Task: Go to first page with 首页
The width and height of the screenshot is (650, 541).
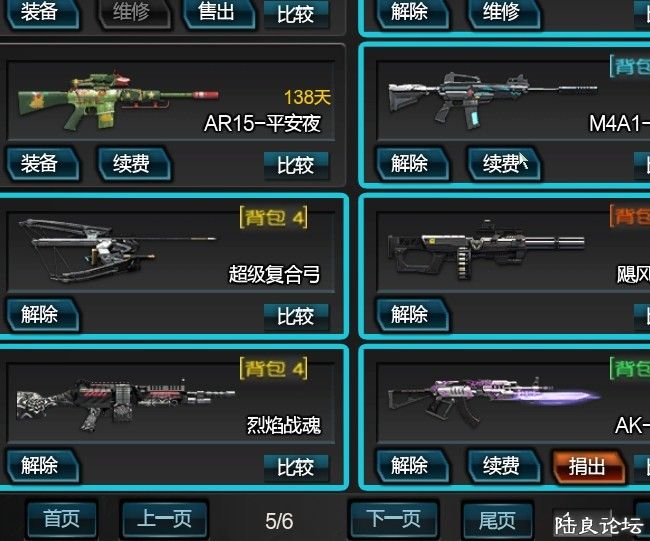Action: point(61,520)
